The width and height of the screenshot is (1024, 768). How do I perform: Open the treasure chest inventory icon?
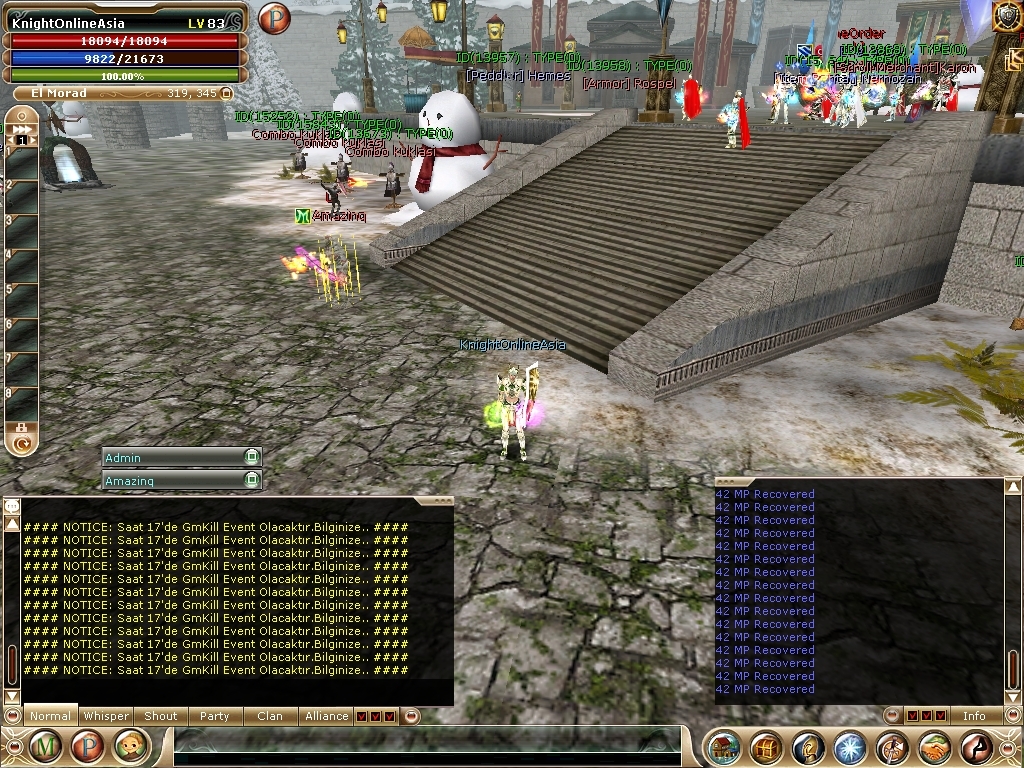pos(766,747)
